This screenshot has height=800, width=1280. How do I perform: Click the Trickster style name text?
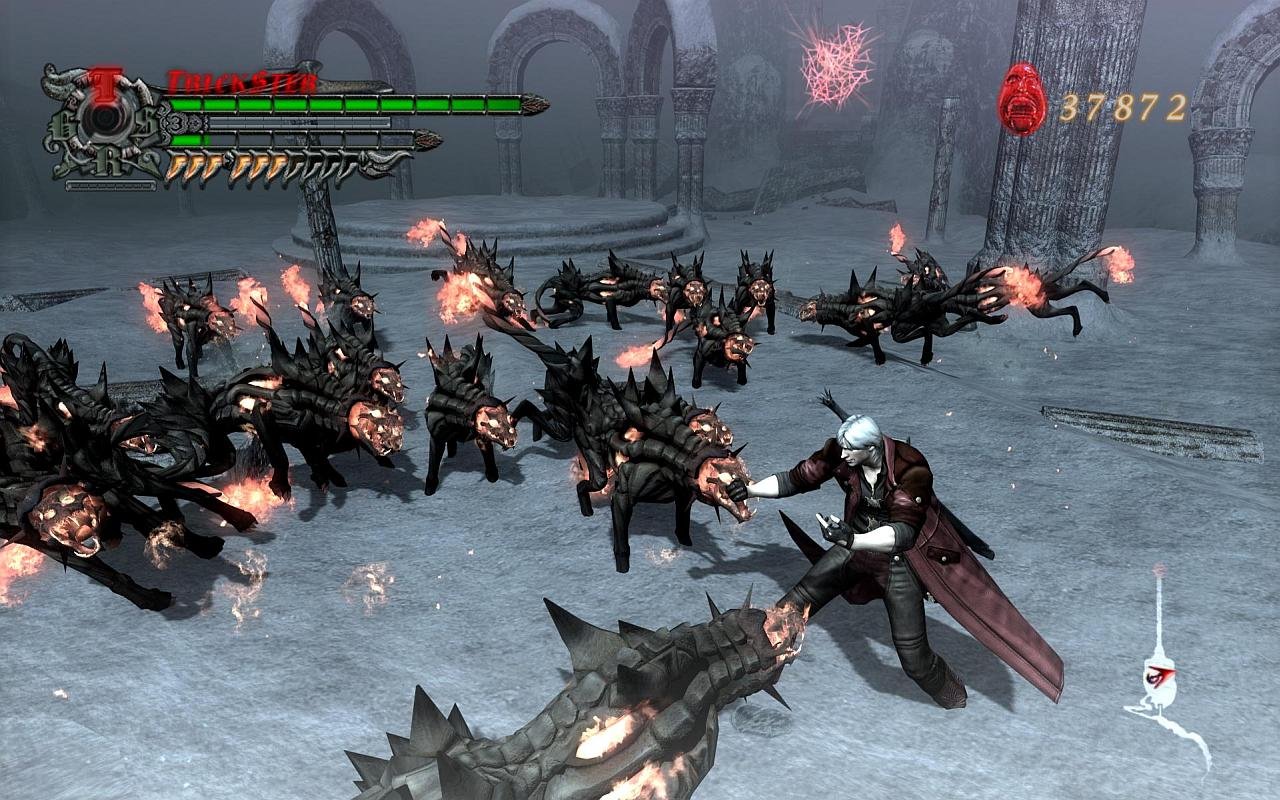239,80
